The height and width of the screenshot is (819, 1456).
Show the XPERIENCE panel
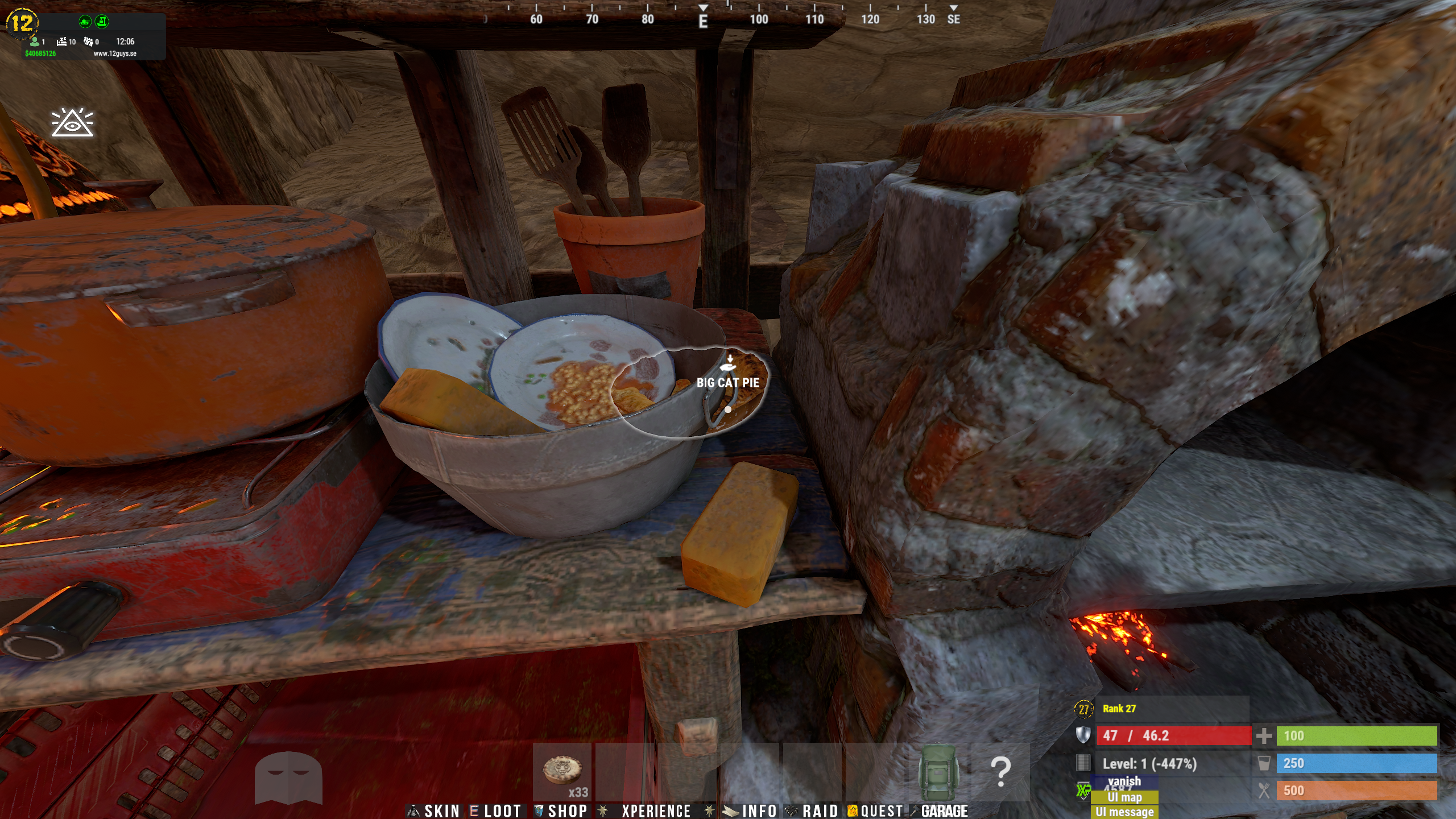tap(647, 810)
